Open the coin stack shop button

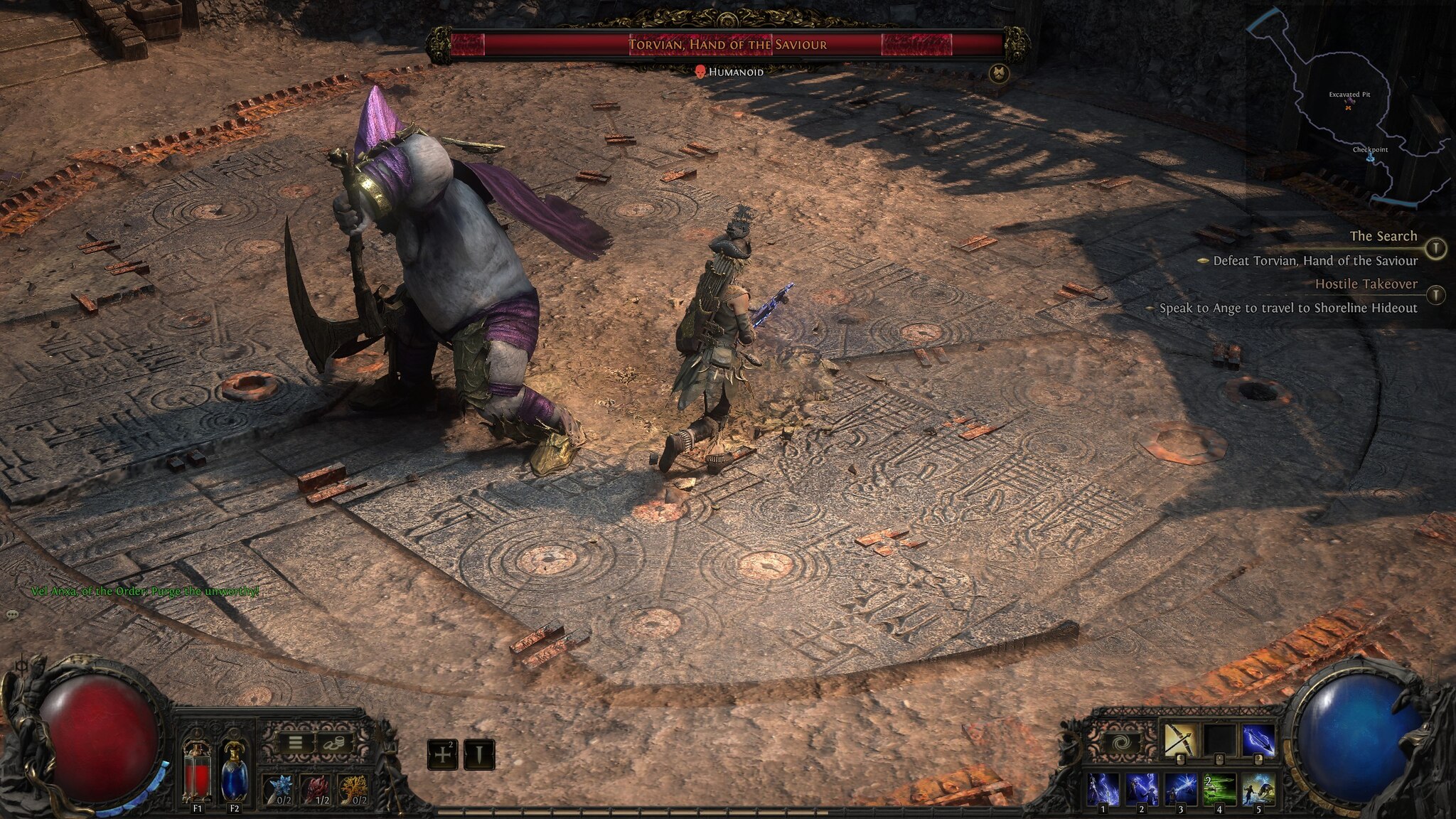[332, 744]
